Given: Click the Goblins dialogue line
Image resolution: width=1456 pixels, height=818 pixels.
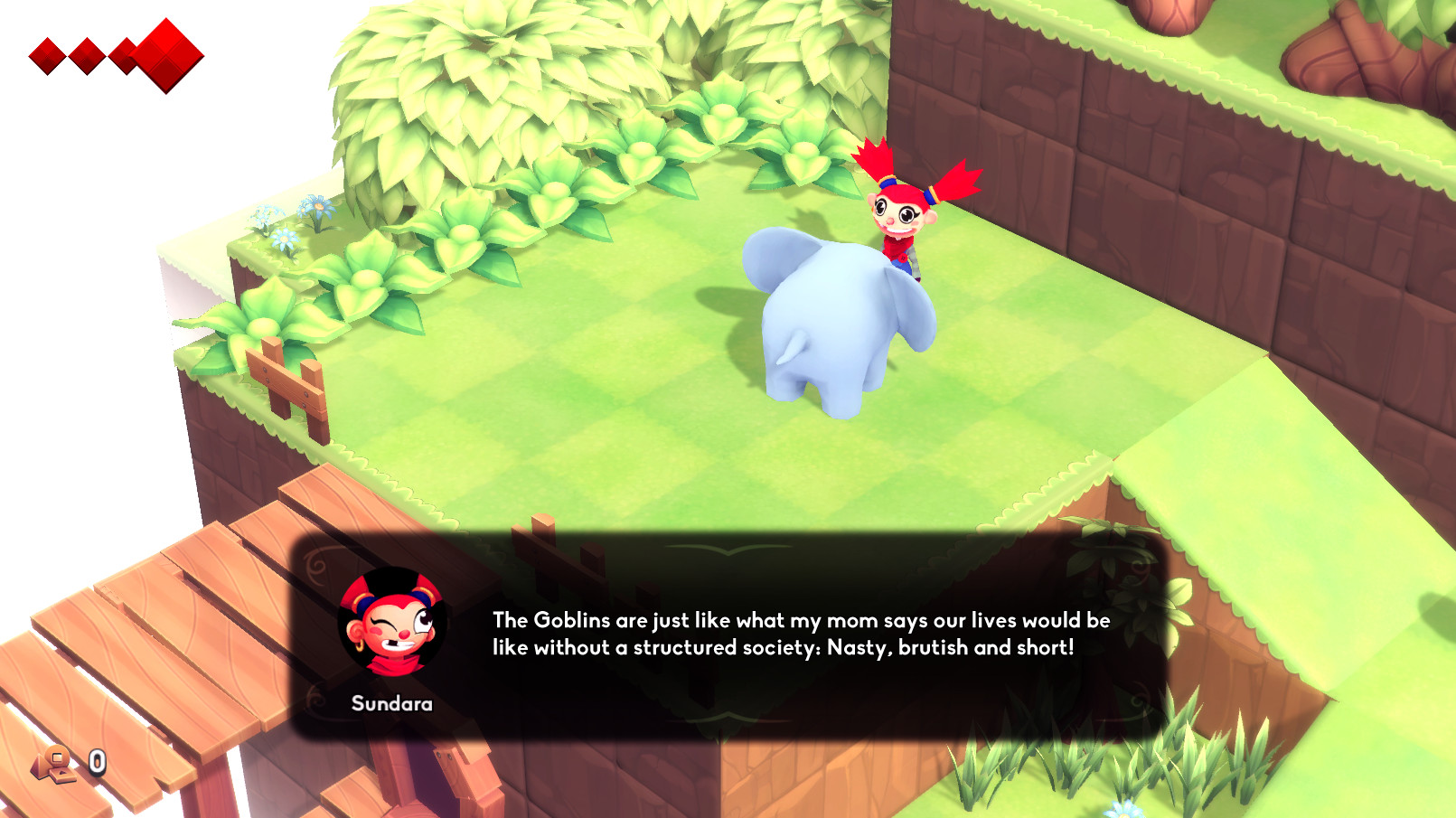Looking at the screenshot, I should coord(800,621).
